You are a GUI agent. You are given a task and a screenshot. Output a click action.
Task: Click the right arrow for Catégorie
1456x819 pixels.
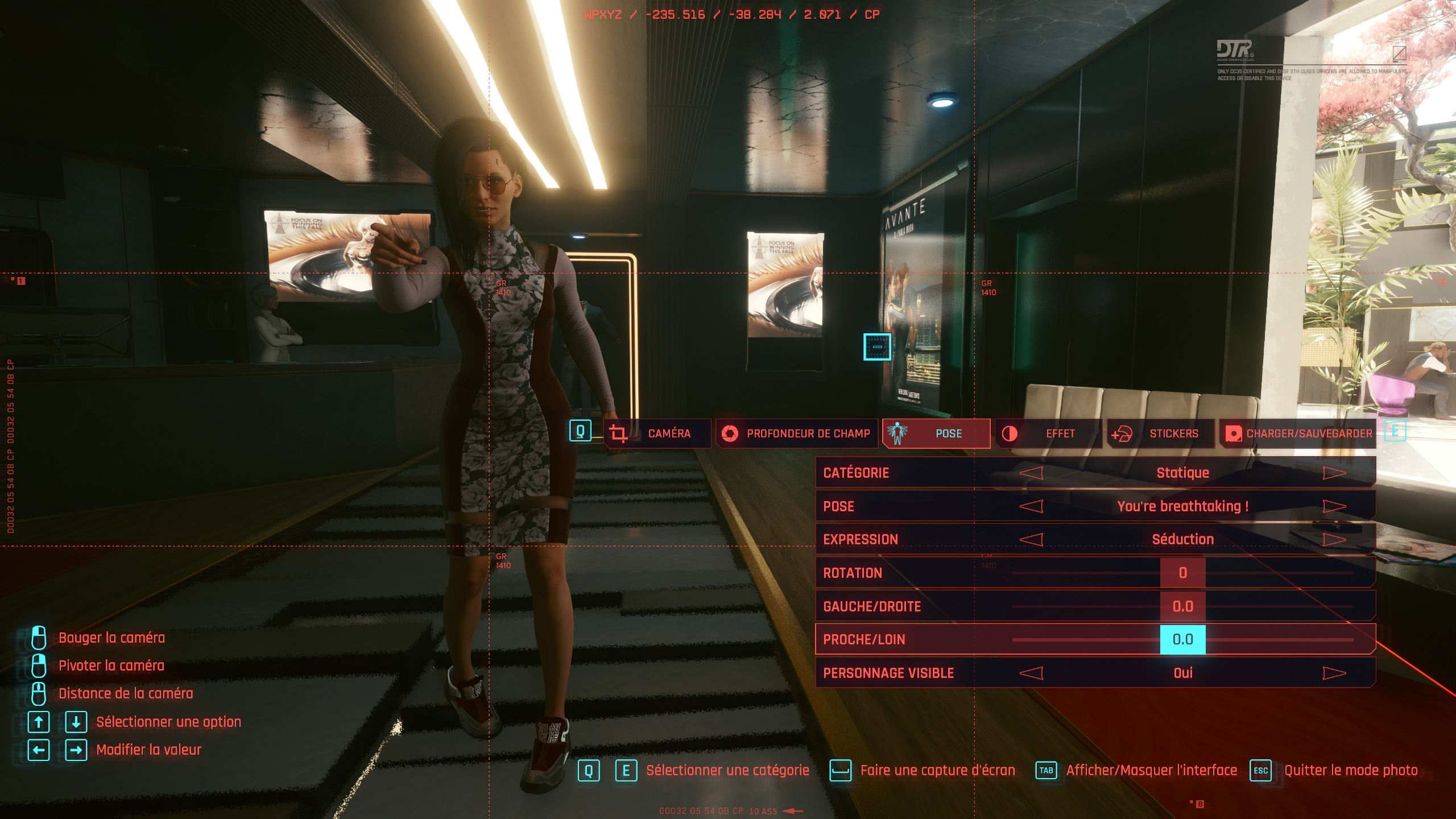tap(1334, 473)
